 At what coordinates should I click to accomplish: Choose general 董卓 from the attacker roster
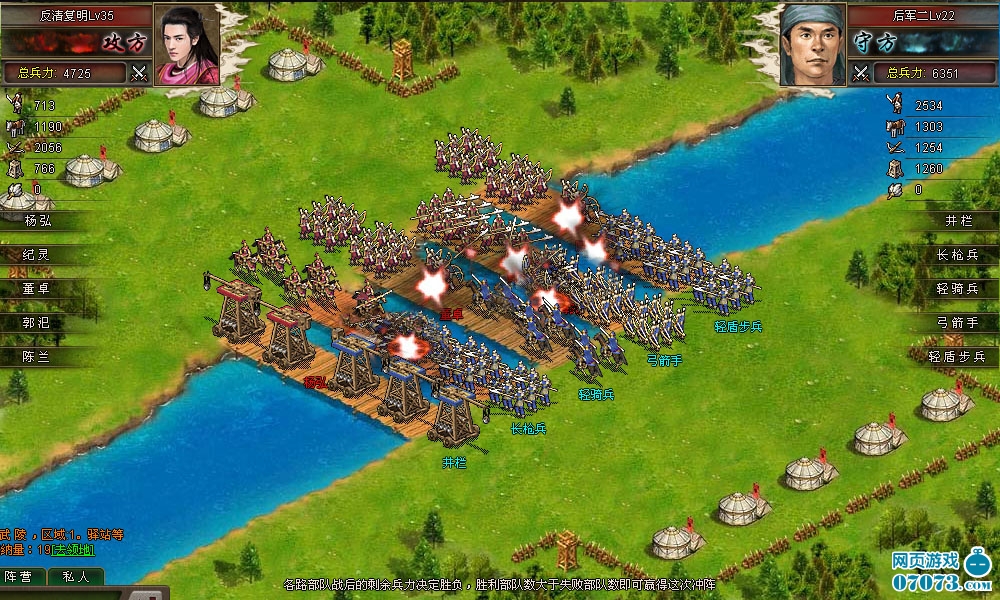[42, 289]
